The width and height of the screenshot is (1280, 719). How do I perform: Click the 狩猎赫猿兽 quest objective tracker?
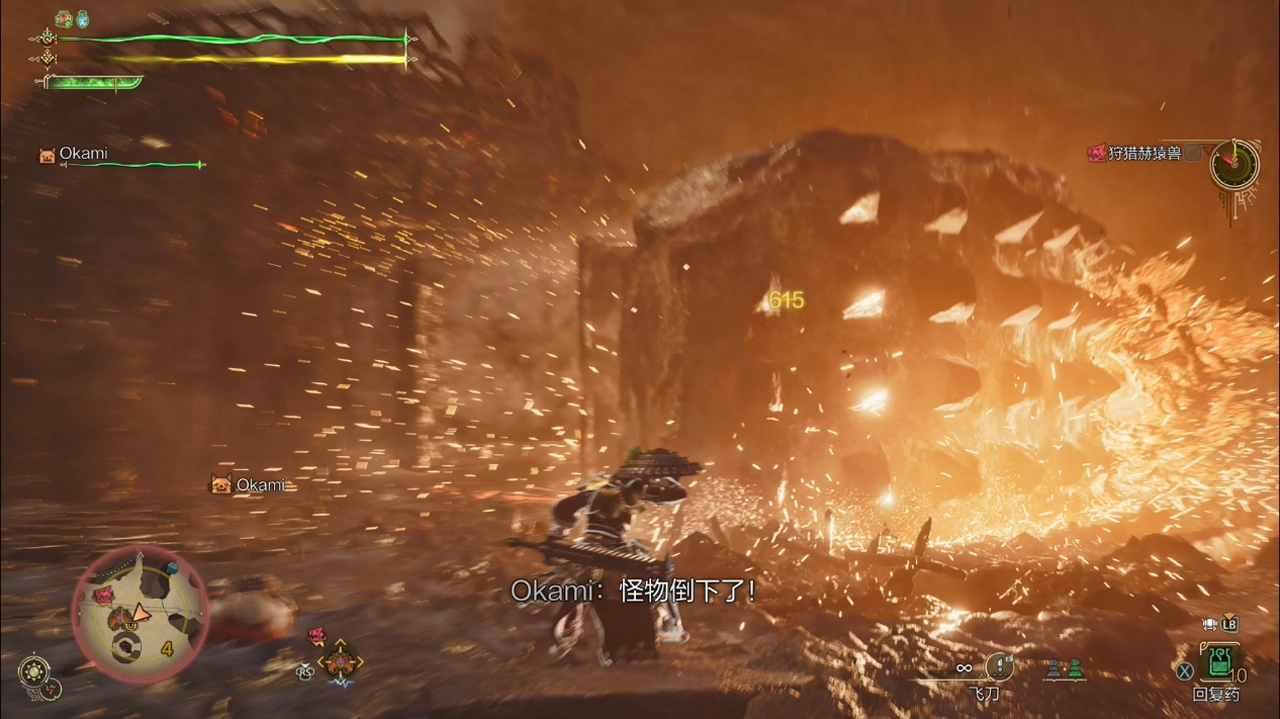[x=1136, y=153]
